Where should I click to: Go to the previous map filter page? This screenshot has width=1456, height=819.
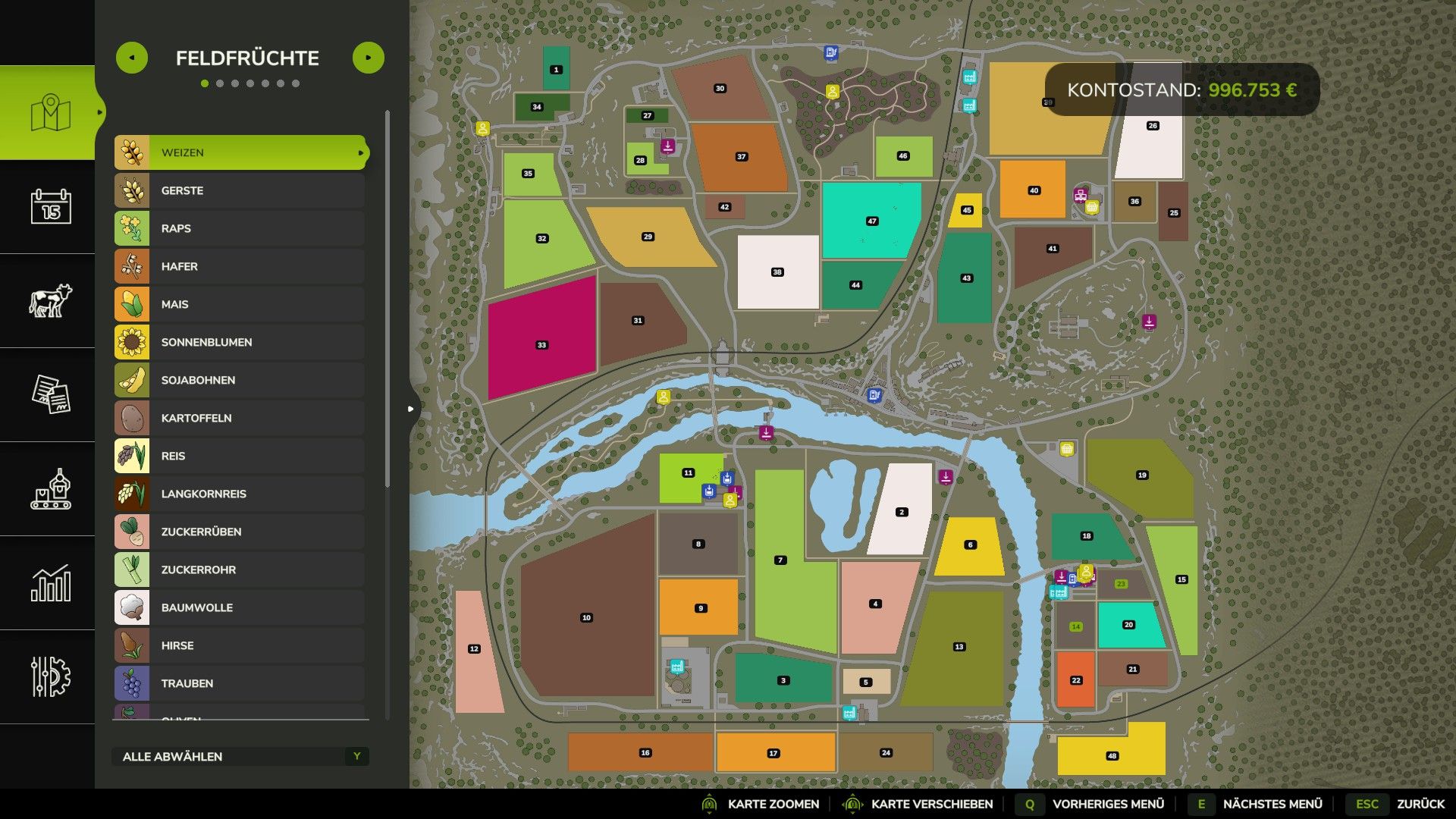(x=132, y=58)
